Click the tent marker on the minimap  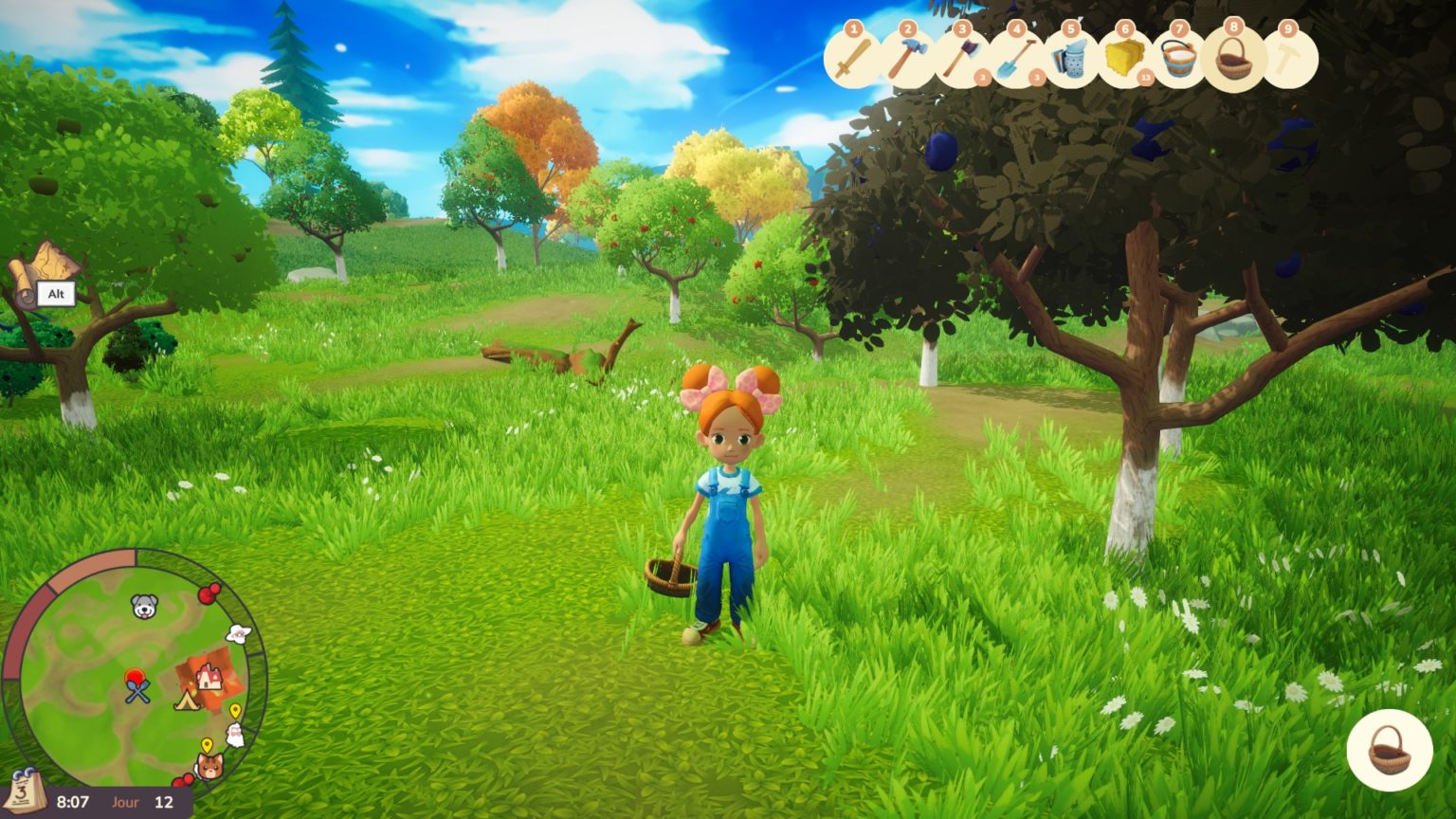point(186,701)
